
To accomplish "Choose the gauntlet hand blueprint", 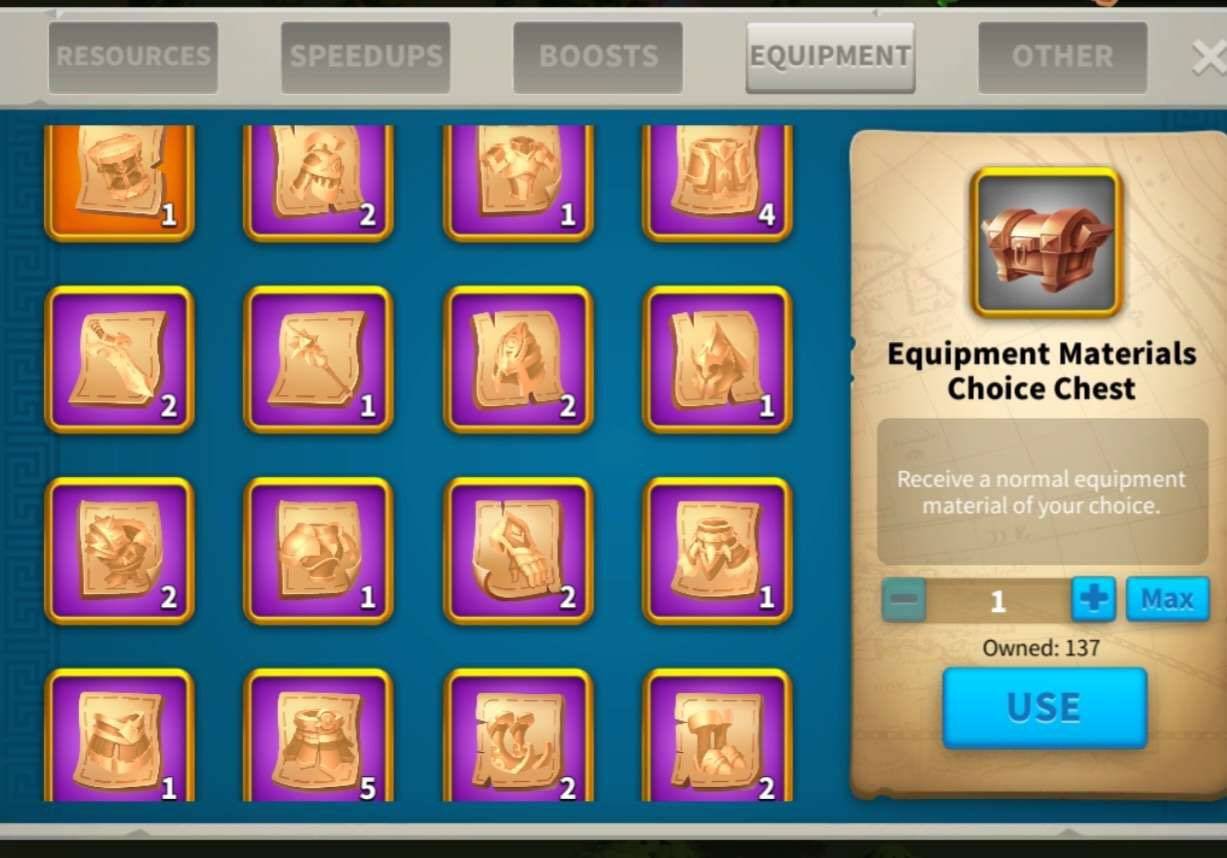I will click(518, 550).
